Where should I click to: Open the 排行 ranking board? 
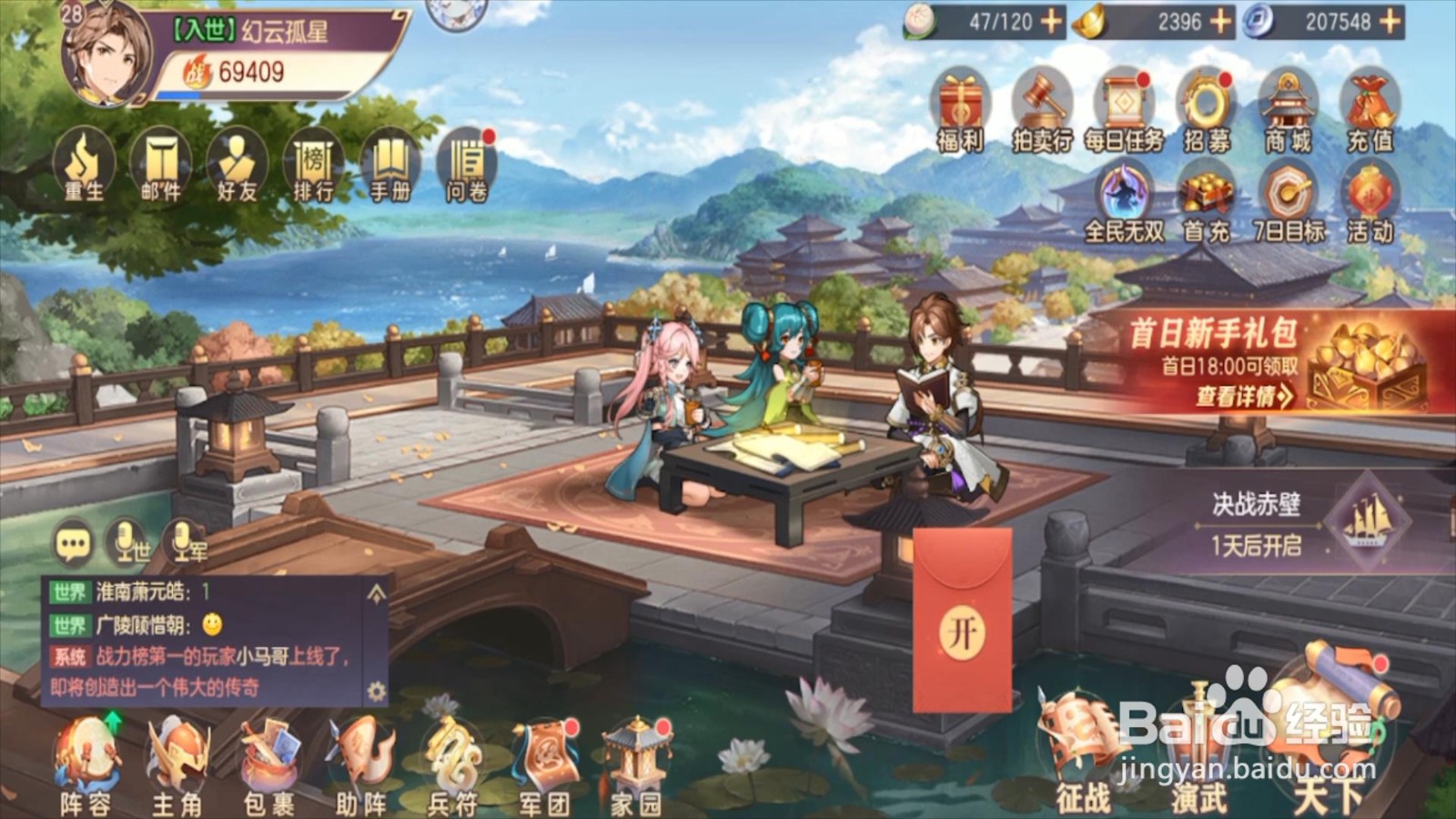click(x=313, y=166)
